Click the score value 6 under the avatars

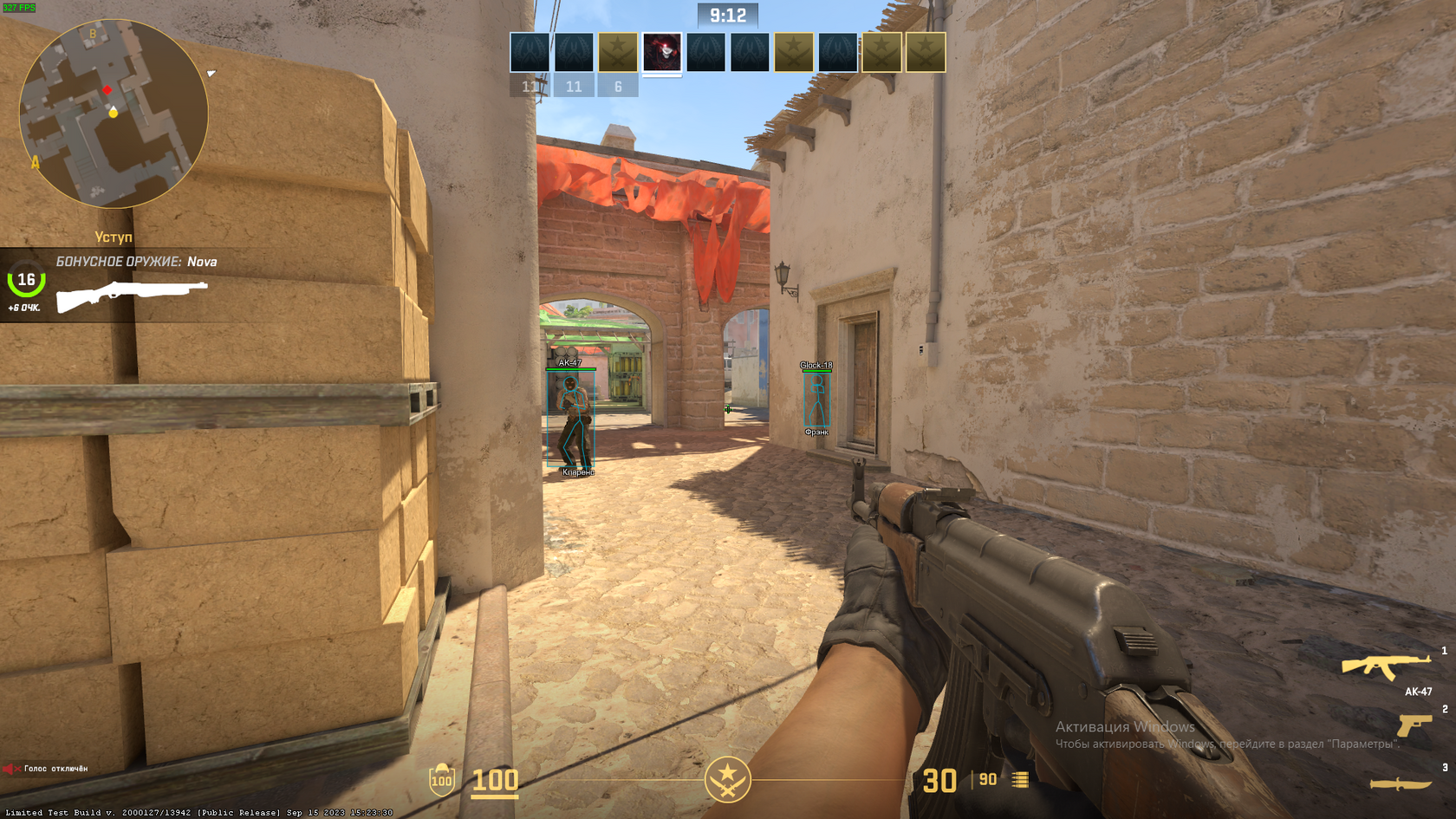(618, 86)
